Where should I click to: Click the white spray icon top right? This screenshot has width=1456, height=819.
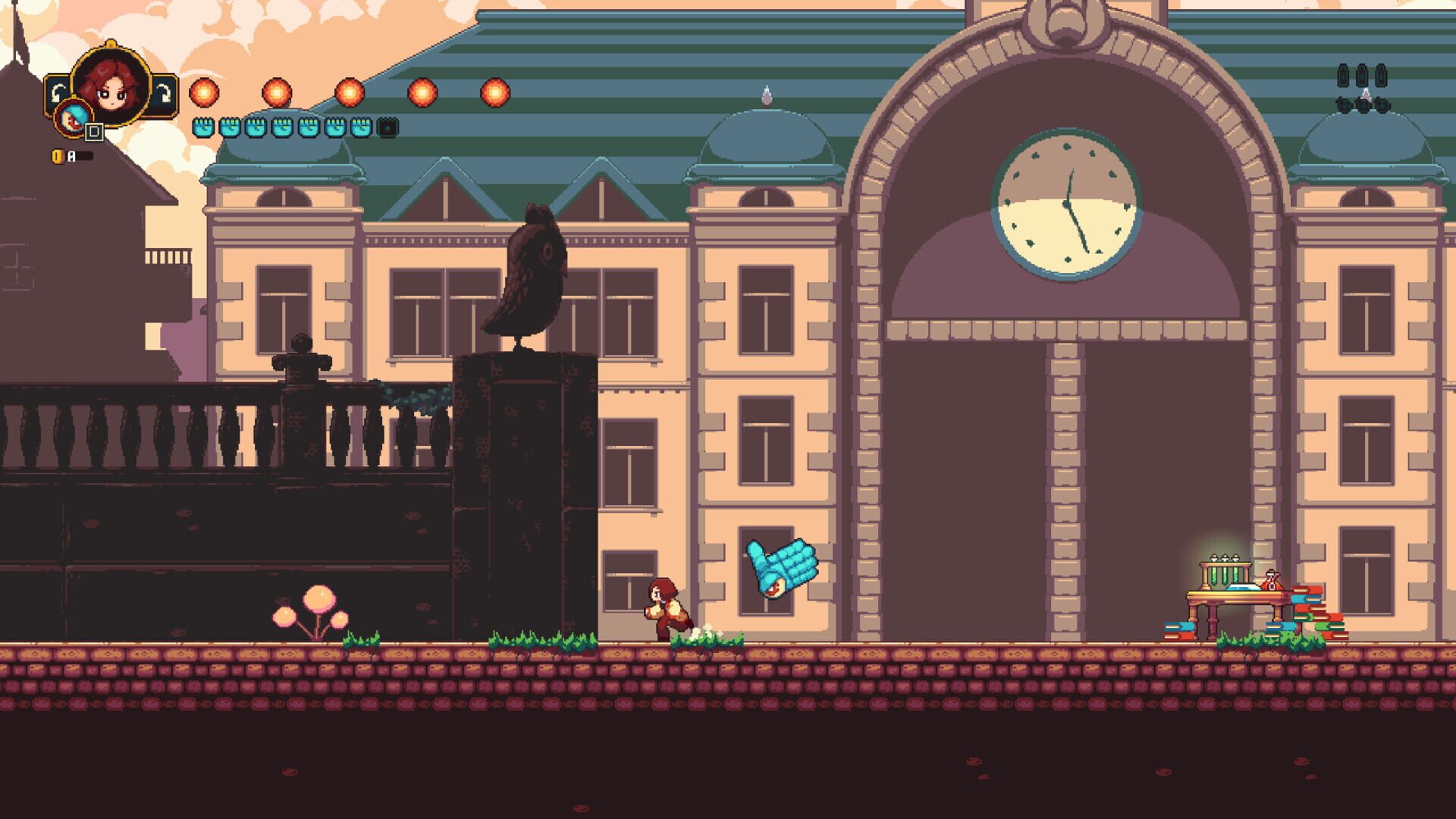click(1367, 96)
